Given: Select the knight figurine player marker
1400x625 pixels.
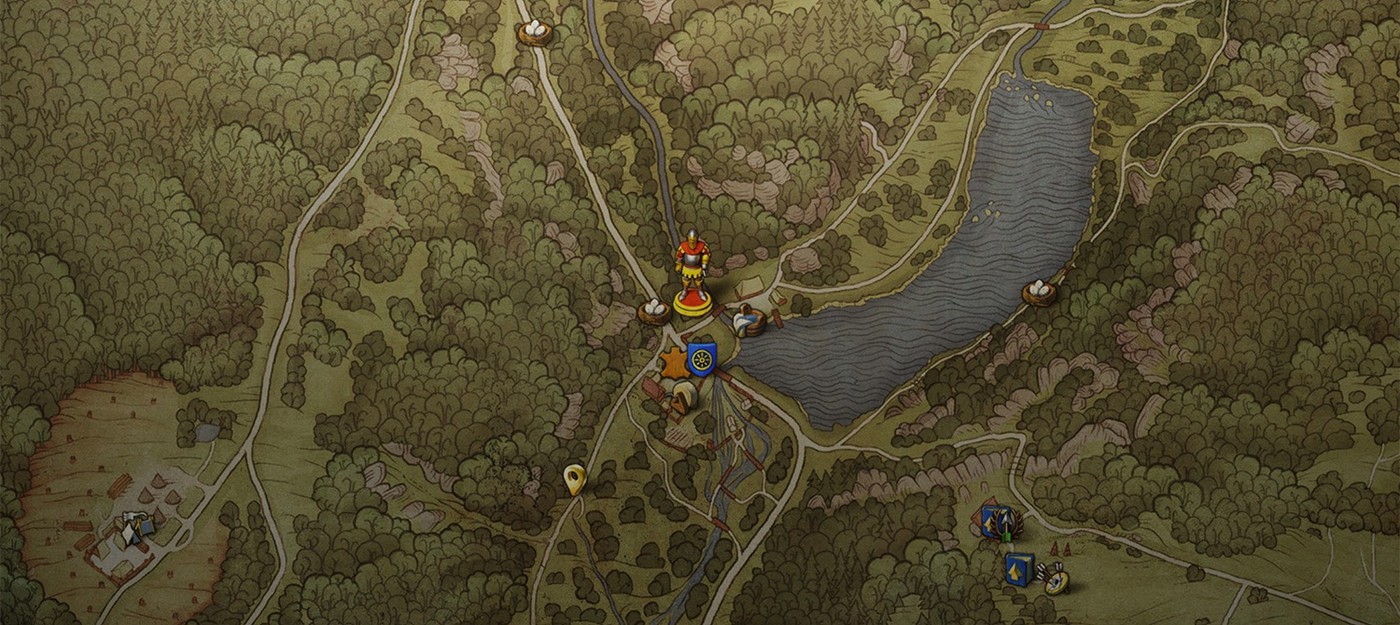Looking at the screenshot, I should [x=691, y=272].
